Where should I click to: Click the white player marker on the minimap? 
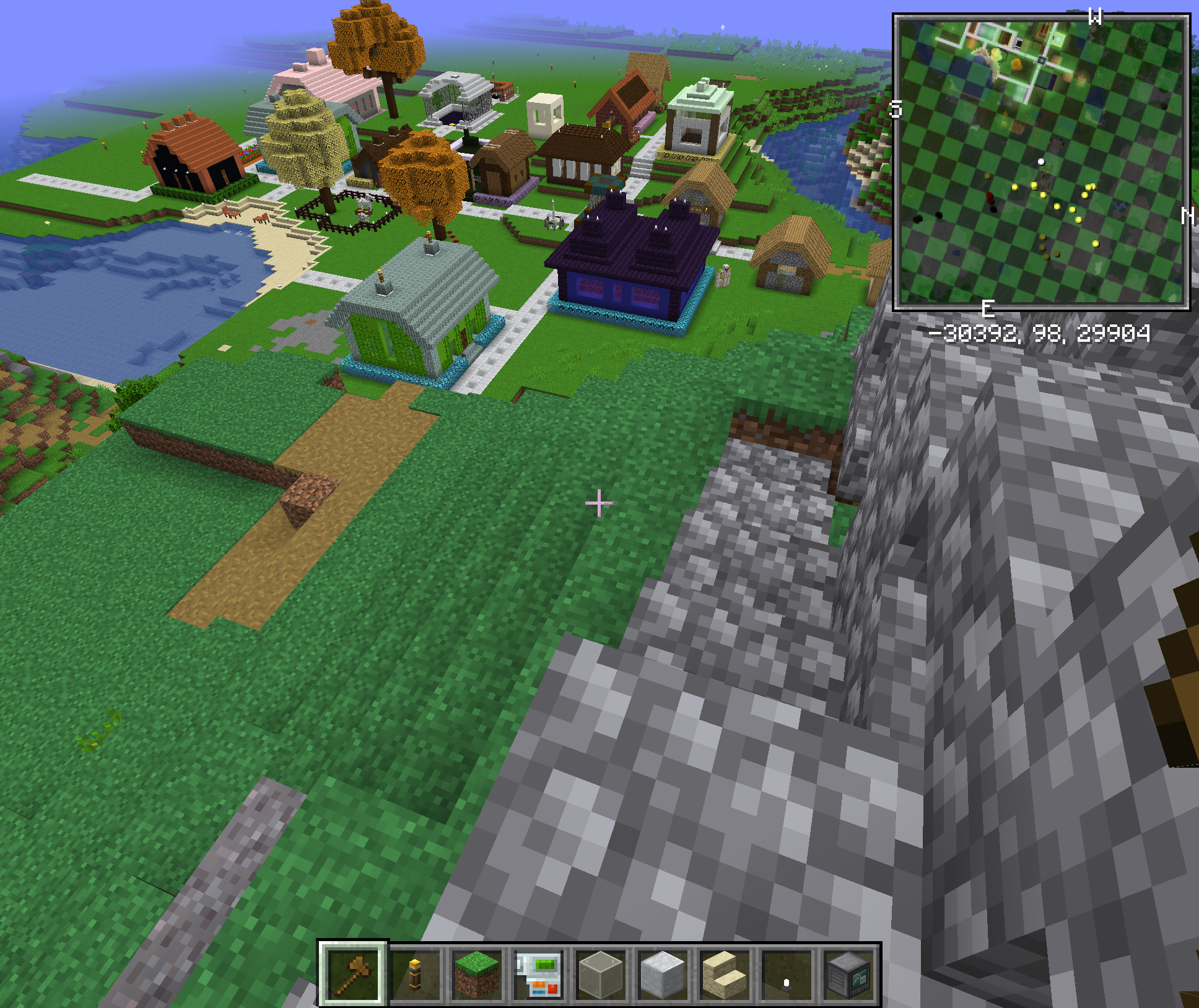click(x=1042, y=163)
